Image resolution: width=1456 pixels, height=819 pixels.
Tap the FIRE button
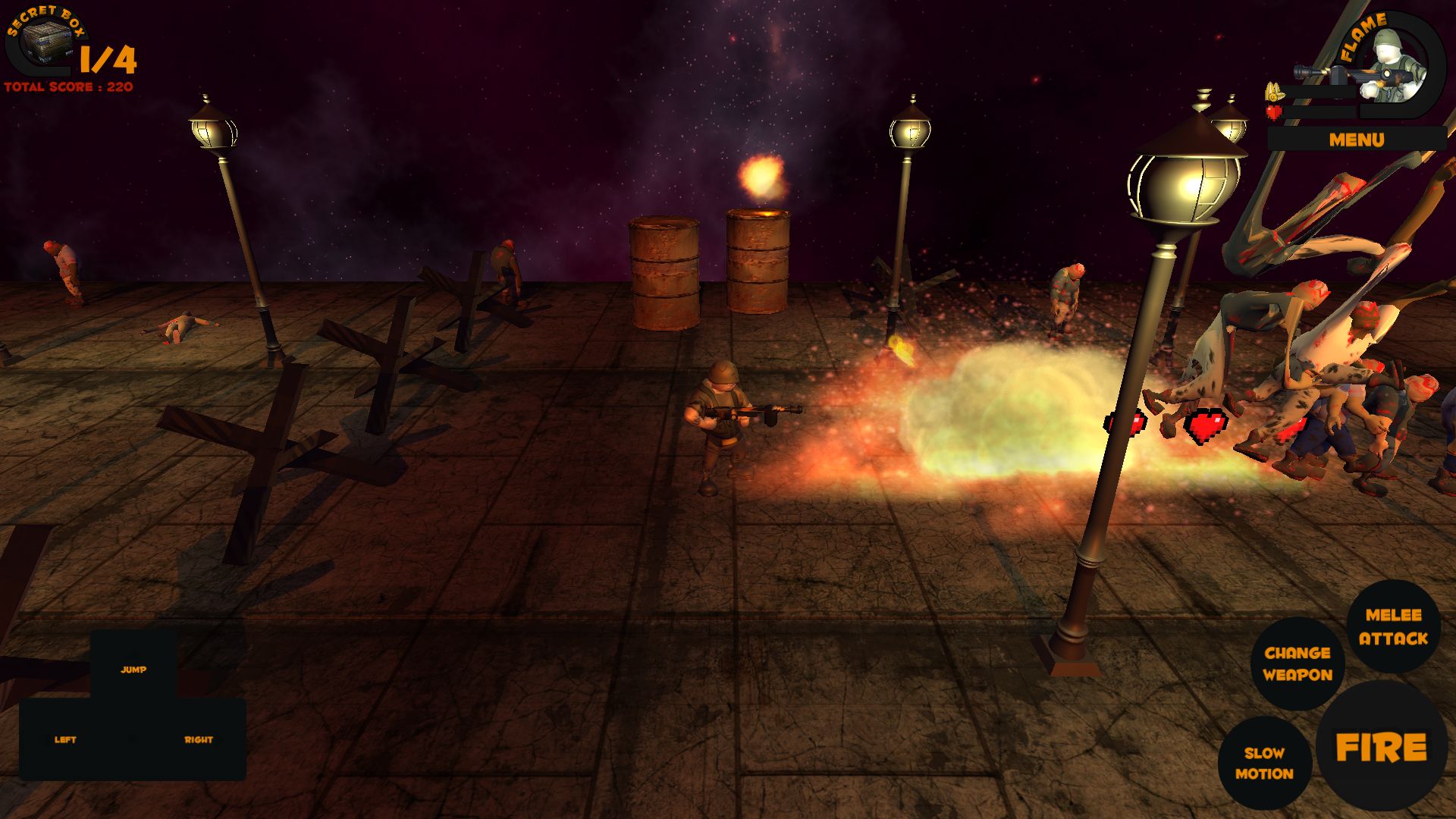click(x=1381, y=747)
